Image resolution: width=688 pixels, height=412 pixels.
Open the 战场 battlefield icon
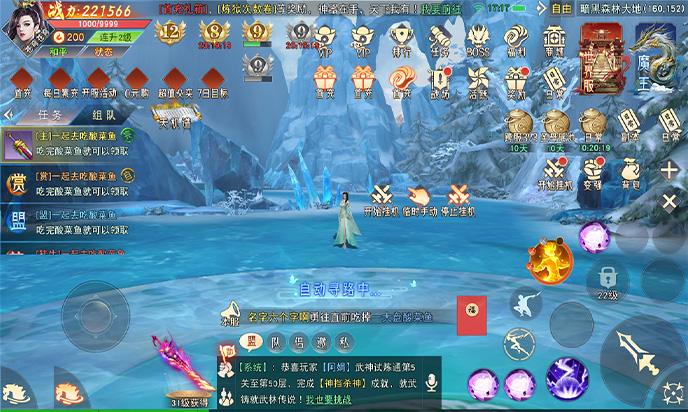(439, 82)
